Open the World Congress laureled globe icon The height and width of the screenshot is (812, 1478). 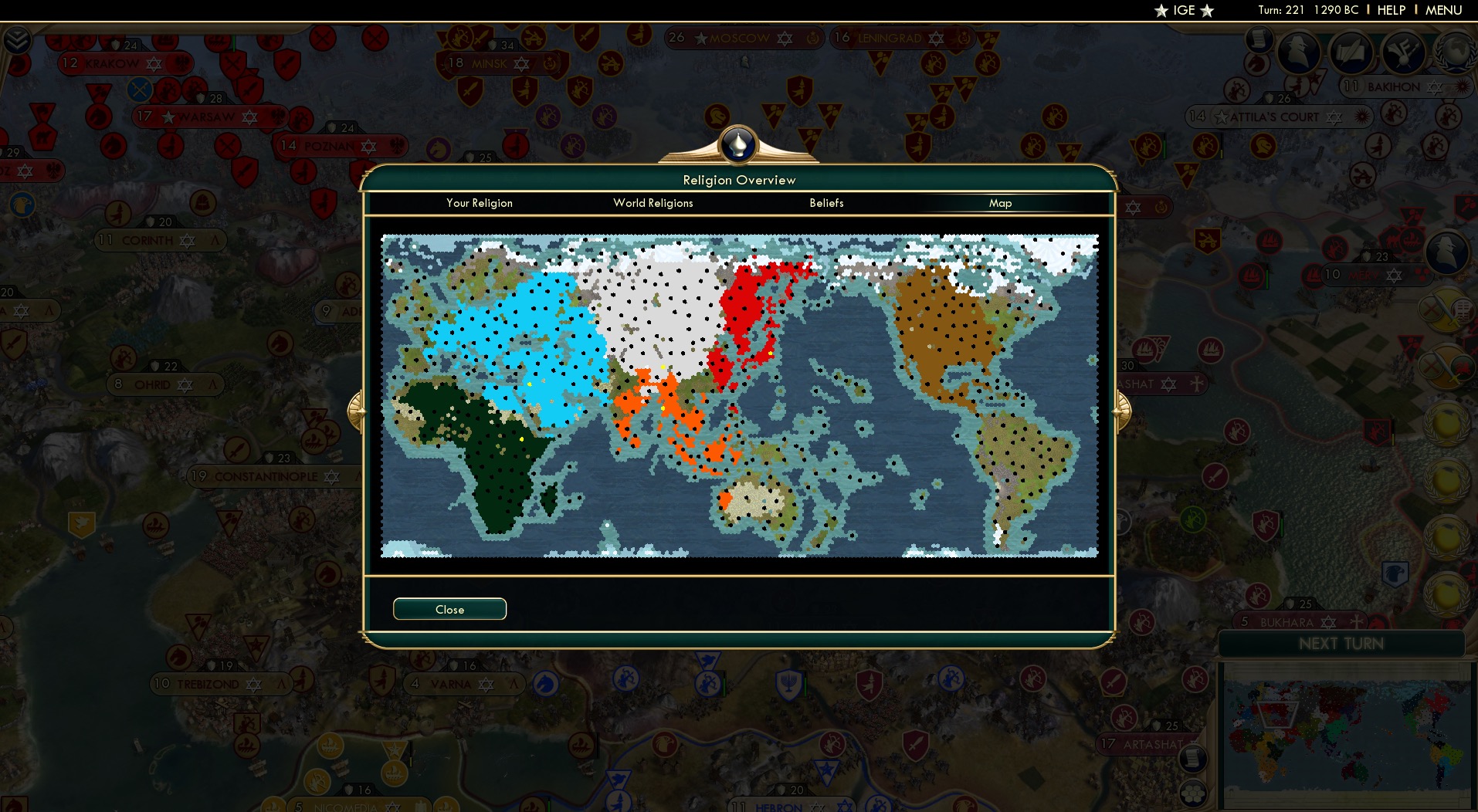(x=1455, y=52)
